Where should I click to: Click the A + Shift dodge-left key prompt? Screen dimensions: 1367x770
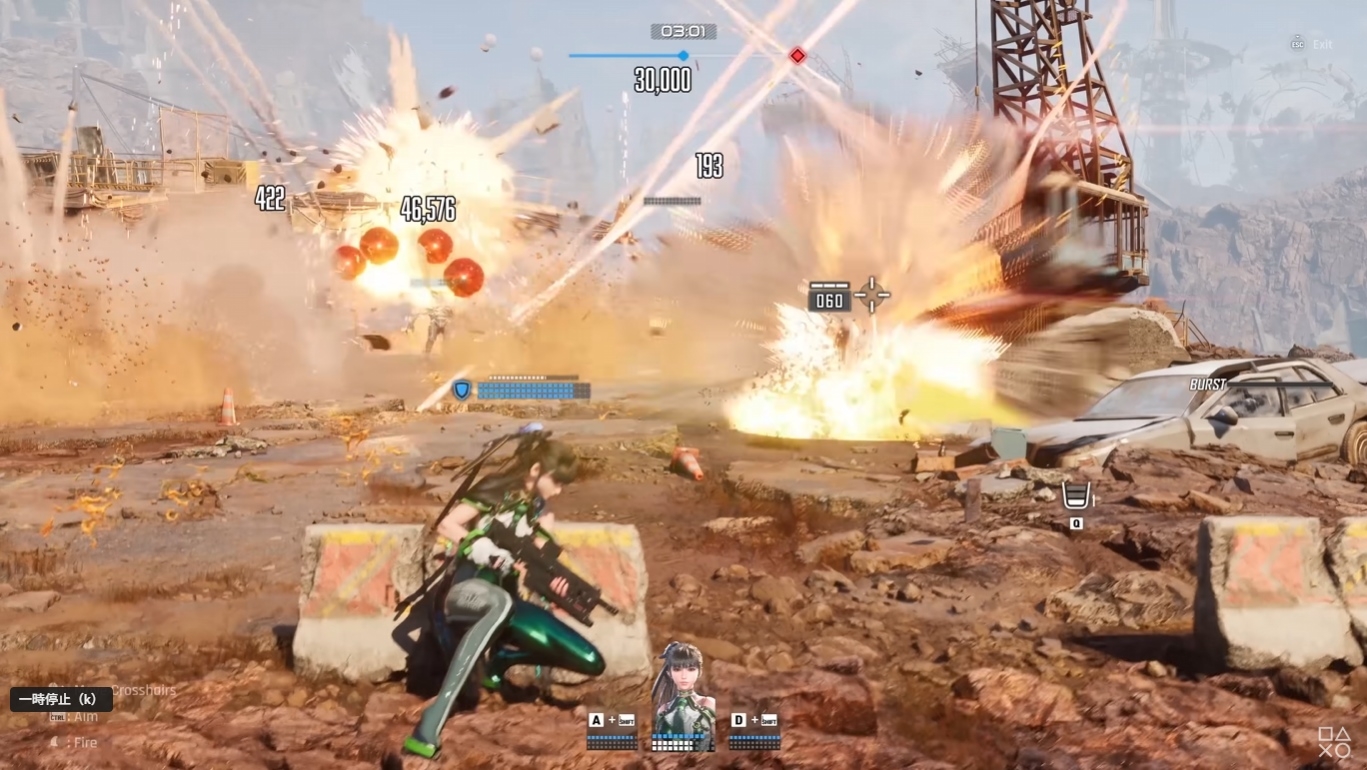pos(613,718)
